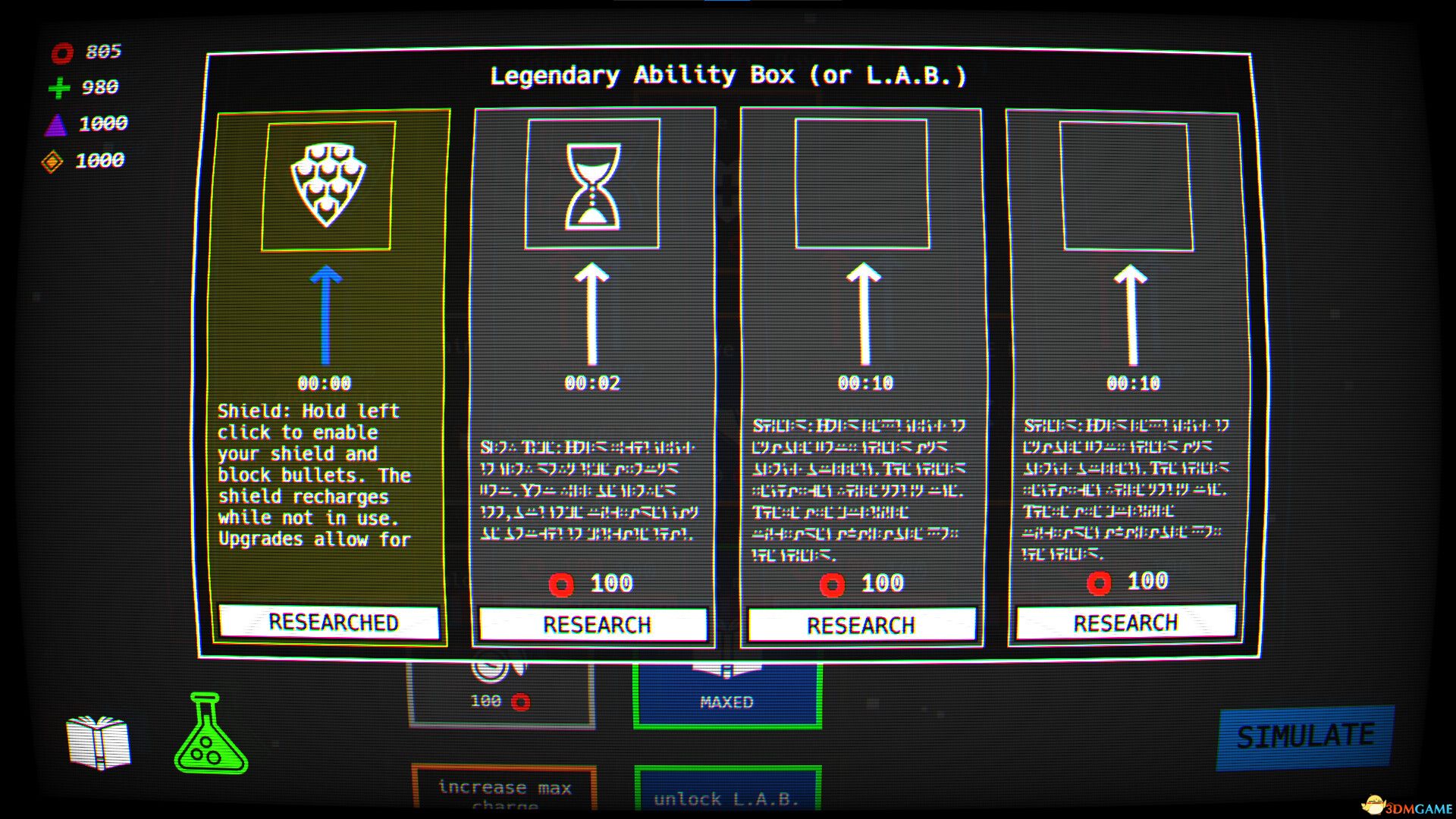The width and height of the screenshot is (1456, 819).
Task: Click the purple triangle resource icon
Action: 60,124
